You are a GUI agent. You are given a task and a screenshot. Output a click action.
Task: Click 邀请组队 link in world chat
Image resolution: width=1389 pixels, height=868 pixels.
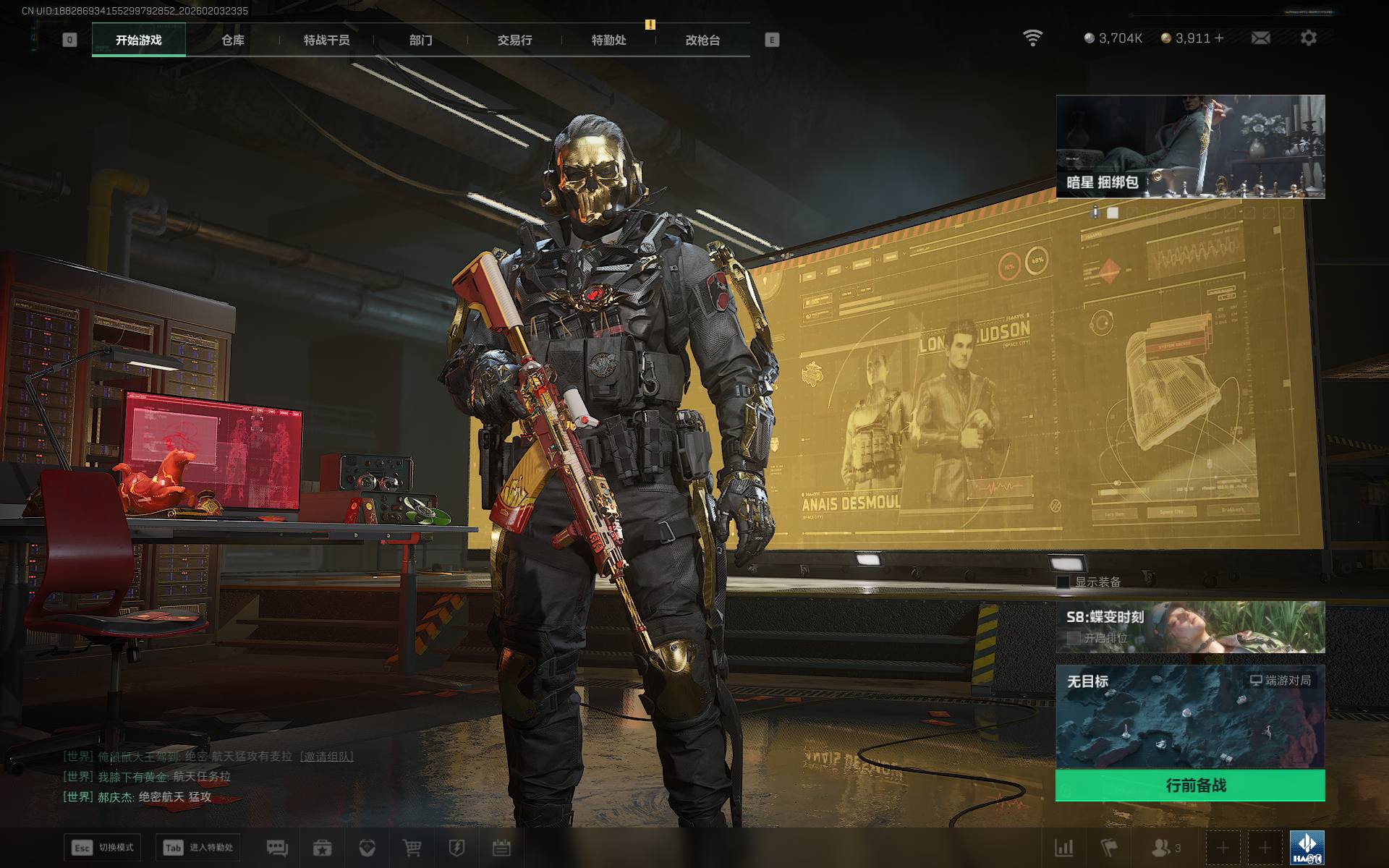pyautogui.click(x=328, y=757)
